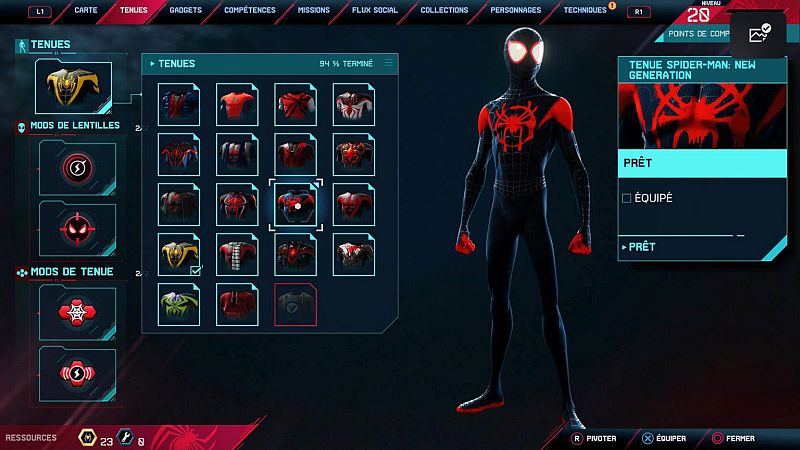Click the locked red-outlined suit slot
The height and width of the screenshot is (450, 800).
point(296,304)
